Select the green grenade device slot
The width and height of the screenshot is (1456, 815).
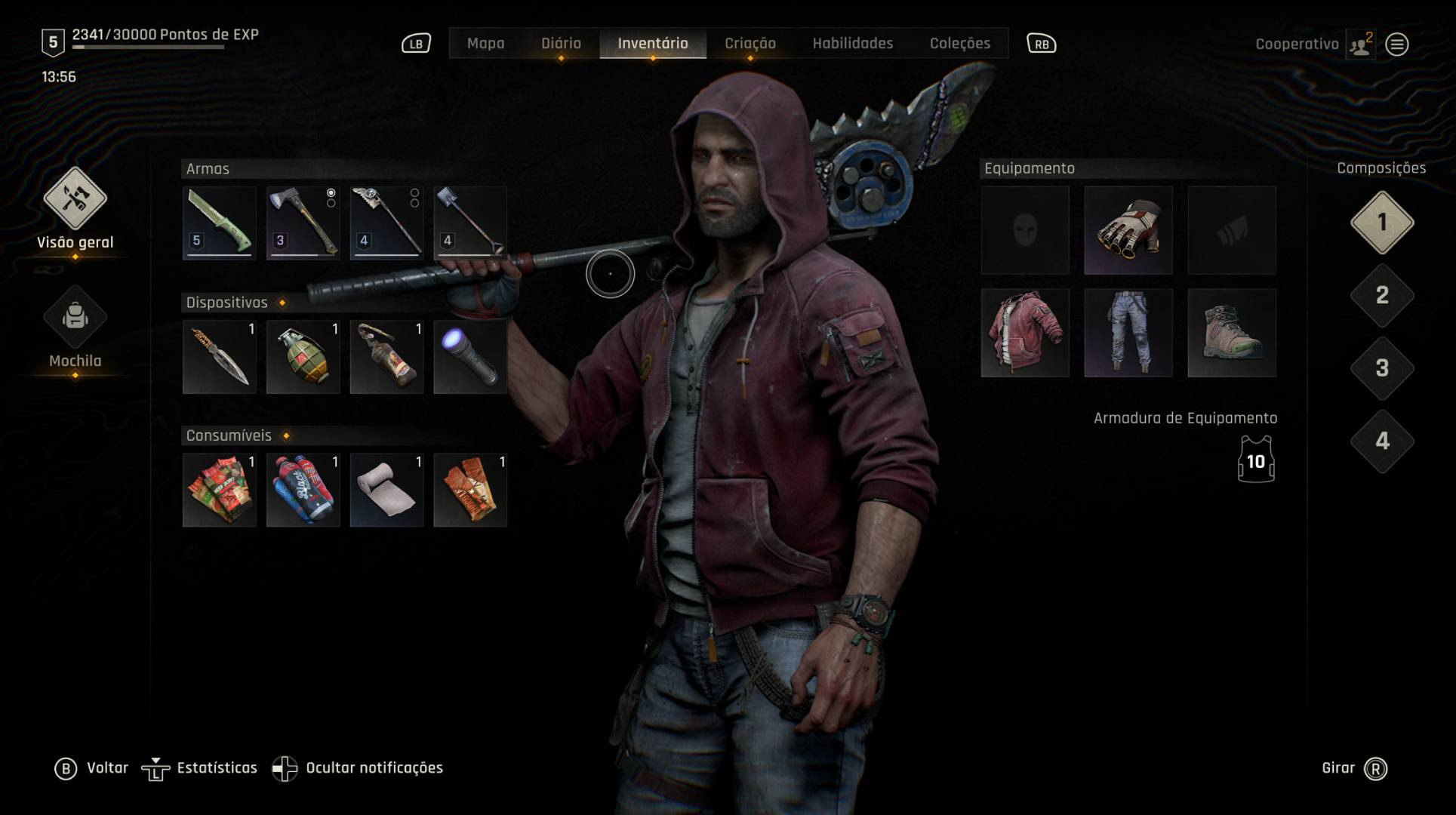click(x=303, y=357)
